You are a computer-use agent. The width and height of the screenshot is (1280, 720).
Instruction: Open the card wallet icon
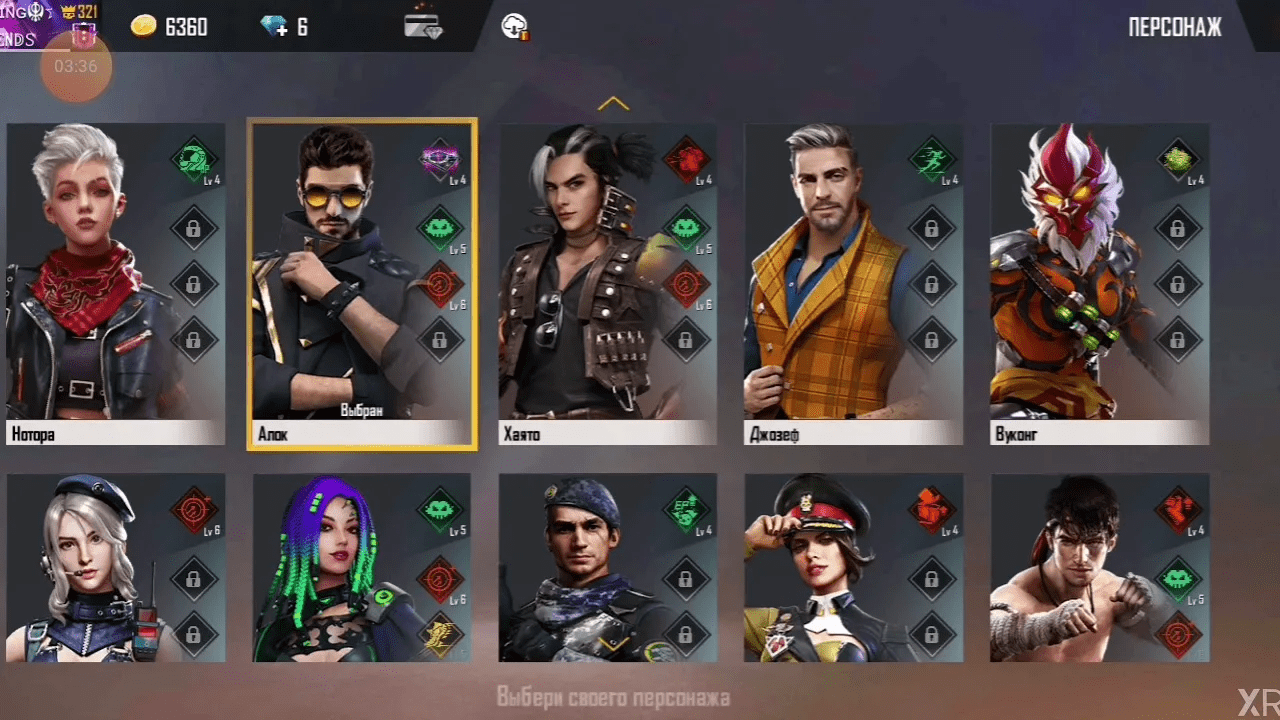pyautogui.click(x=423, y=27)
